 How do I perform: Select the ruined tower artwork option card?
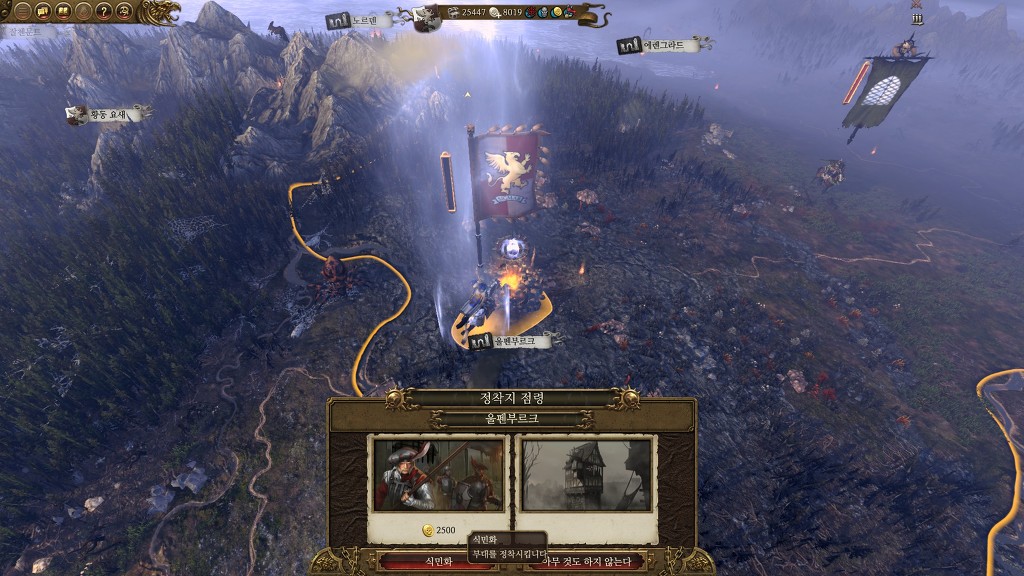pos(585,473)
